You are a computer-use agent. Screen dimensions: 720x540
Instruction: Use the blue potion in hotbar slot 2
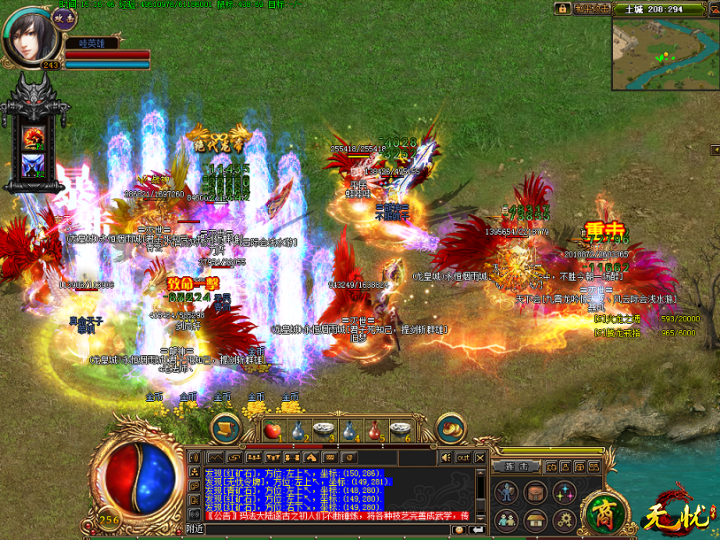point(297,430)
